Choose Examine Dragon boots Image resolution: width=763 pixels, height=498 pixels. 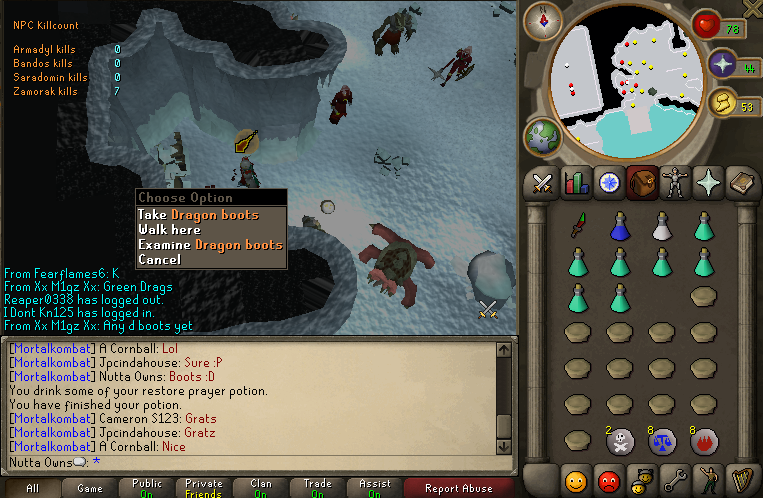210,245
